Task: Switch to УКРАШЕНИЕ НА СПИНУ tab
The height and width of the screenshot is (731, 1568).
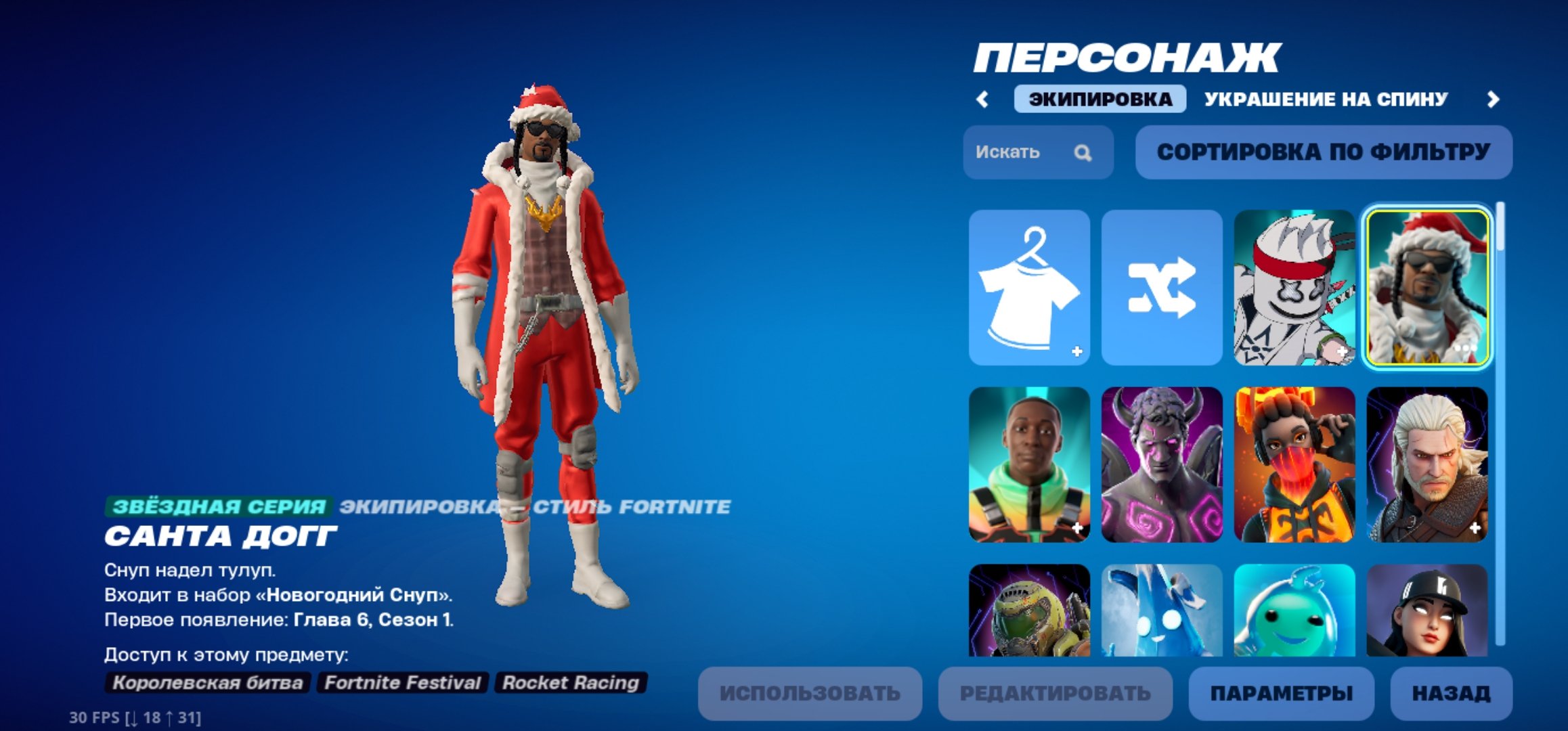Action: 1324,98
